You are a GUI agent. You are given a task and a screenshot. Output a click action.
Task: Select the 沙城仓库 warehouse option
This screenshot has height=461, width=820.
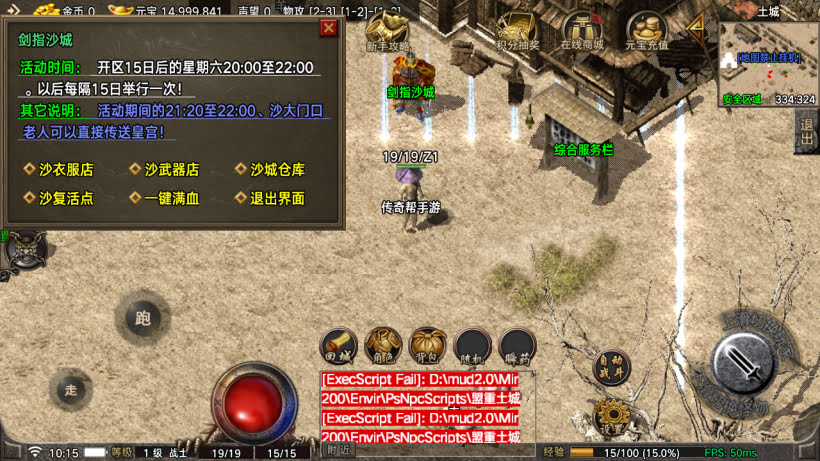click(x=277, y=170)
